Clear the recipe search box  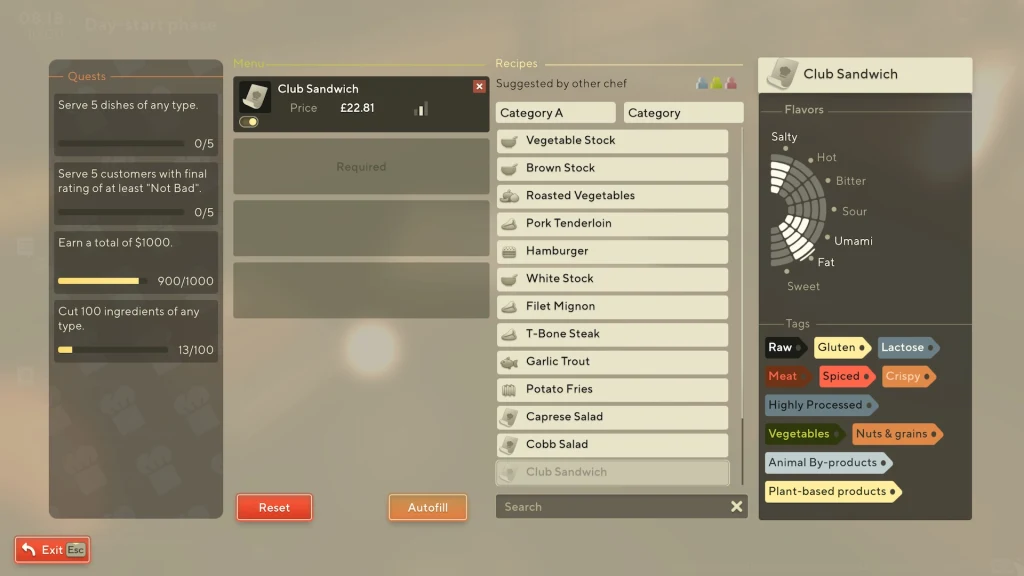(737, 507)
